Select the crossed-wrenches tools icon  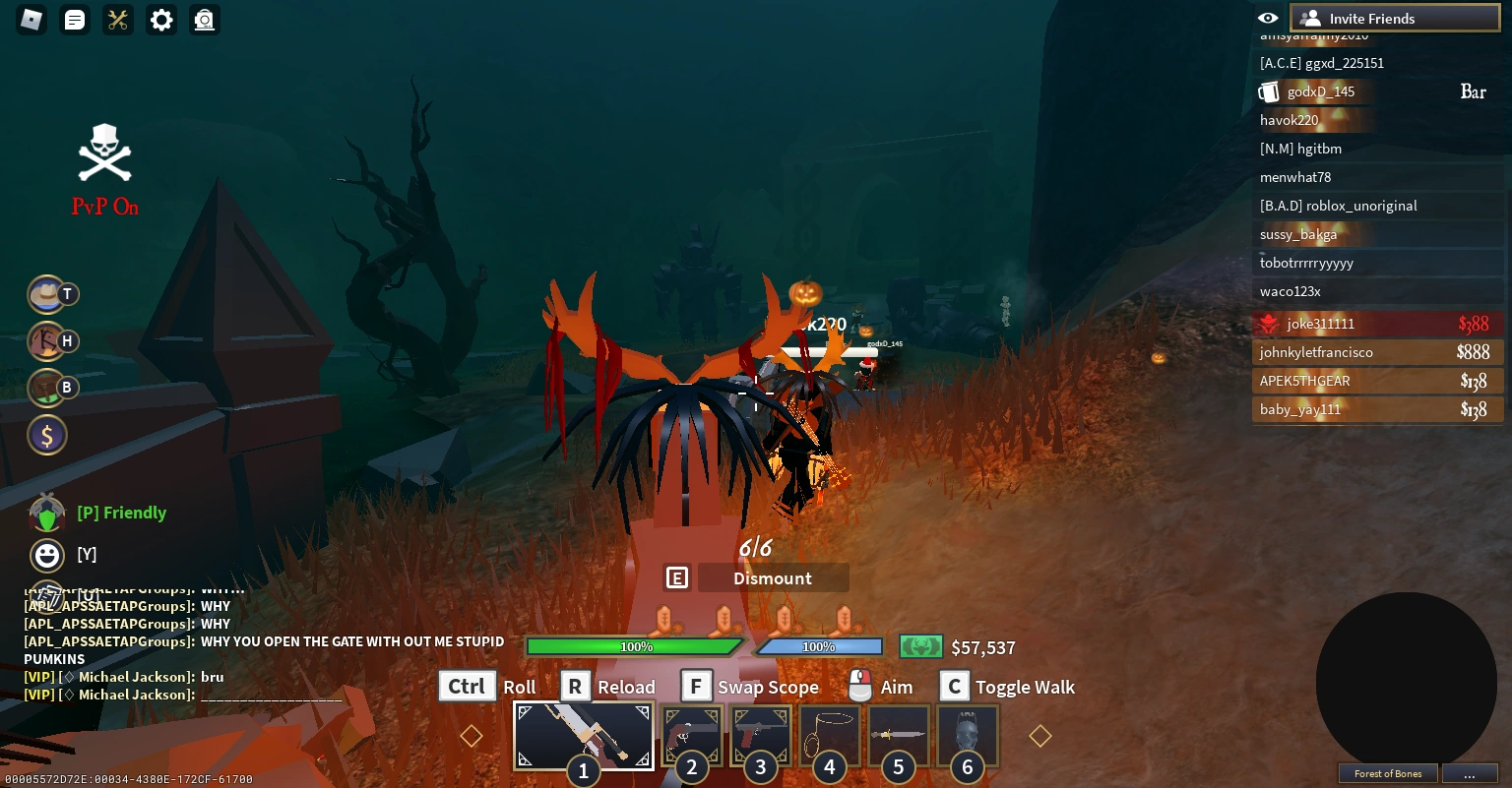point(117,20)
